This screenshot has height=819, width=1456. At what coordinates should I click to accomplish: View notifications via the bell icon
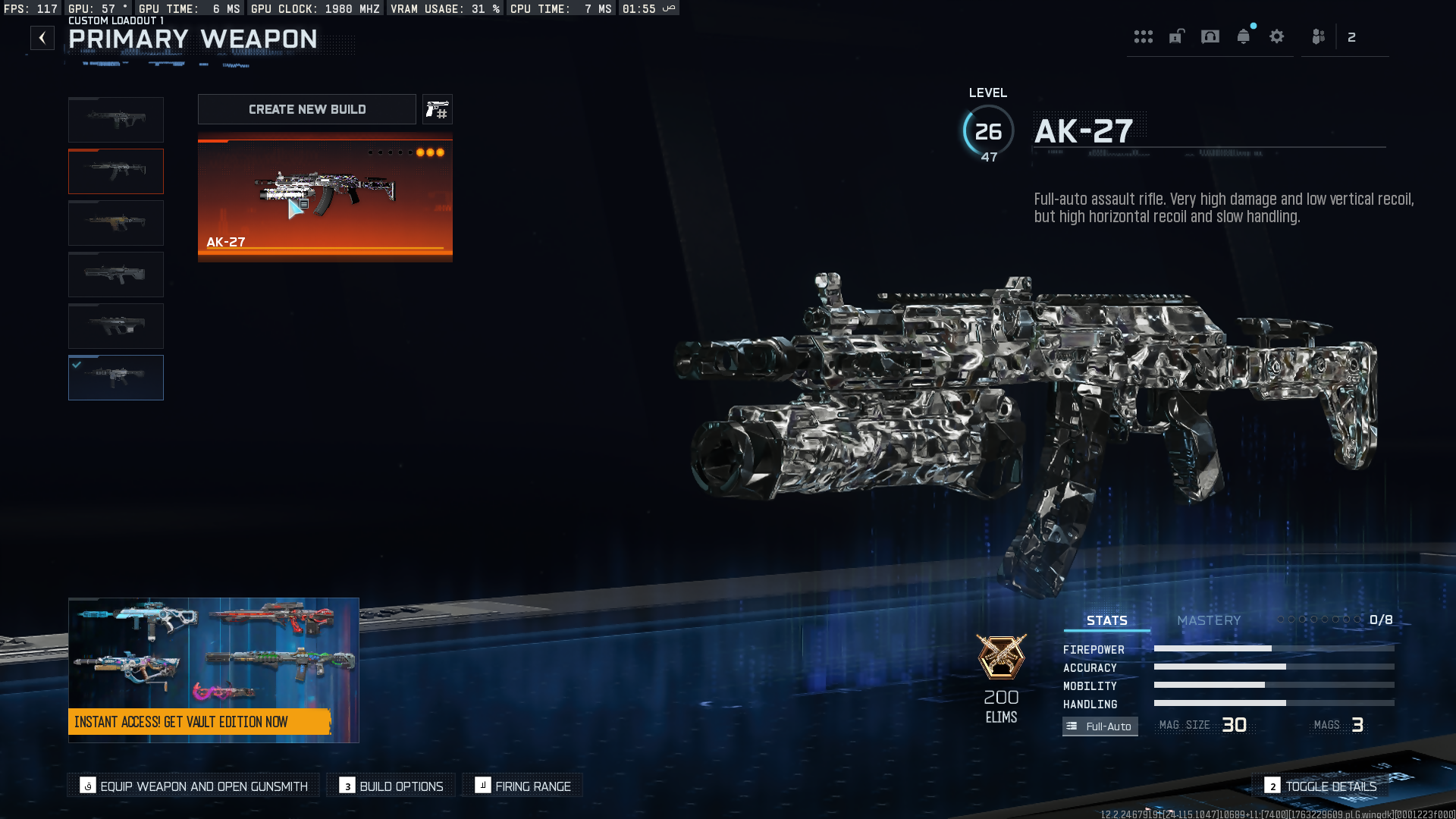pyautogui.click(x=1244, y=37)
